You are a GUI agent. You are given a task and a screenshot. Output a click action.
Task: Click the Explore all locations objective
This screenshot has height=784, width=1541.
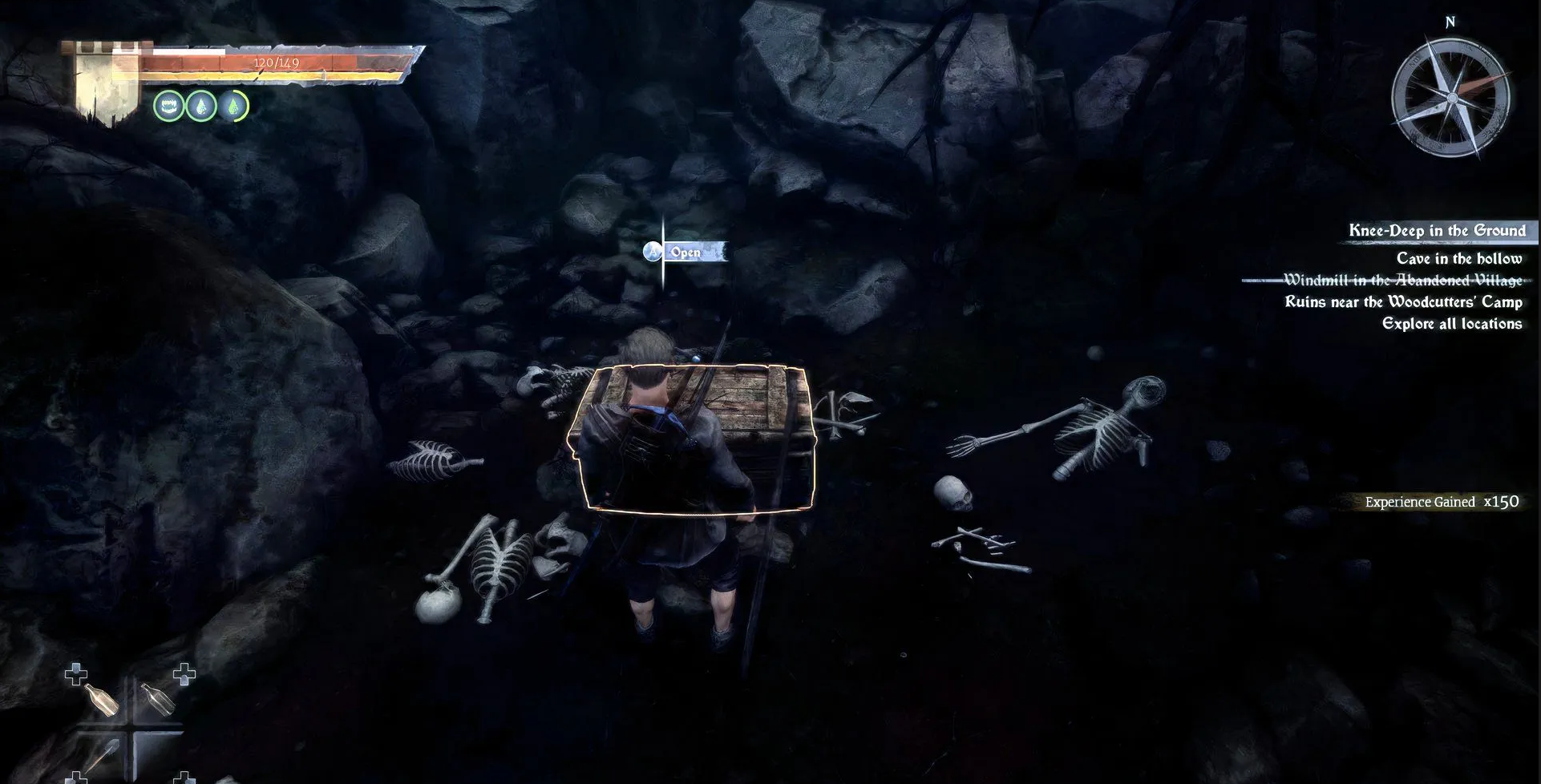click(1451, 324)
